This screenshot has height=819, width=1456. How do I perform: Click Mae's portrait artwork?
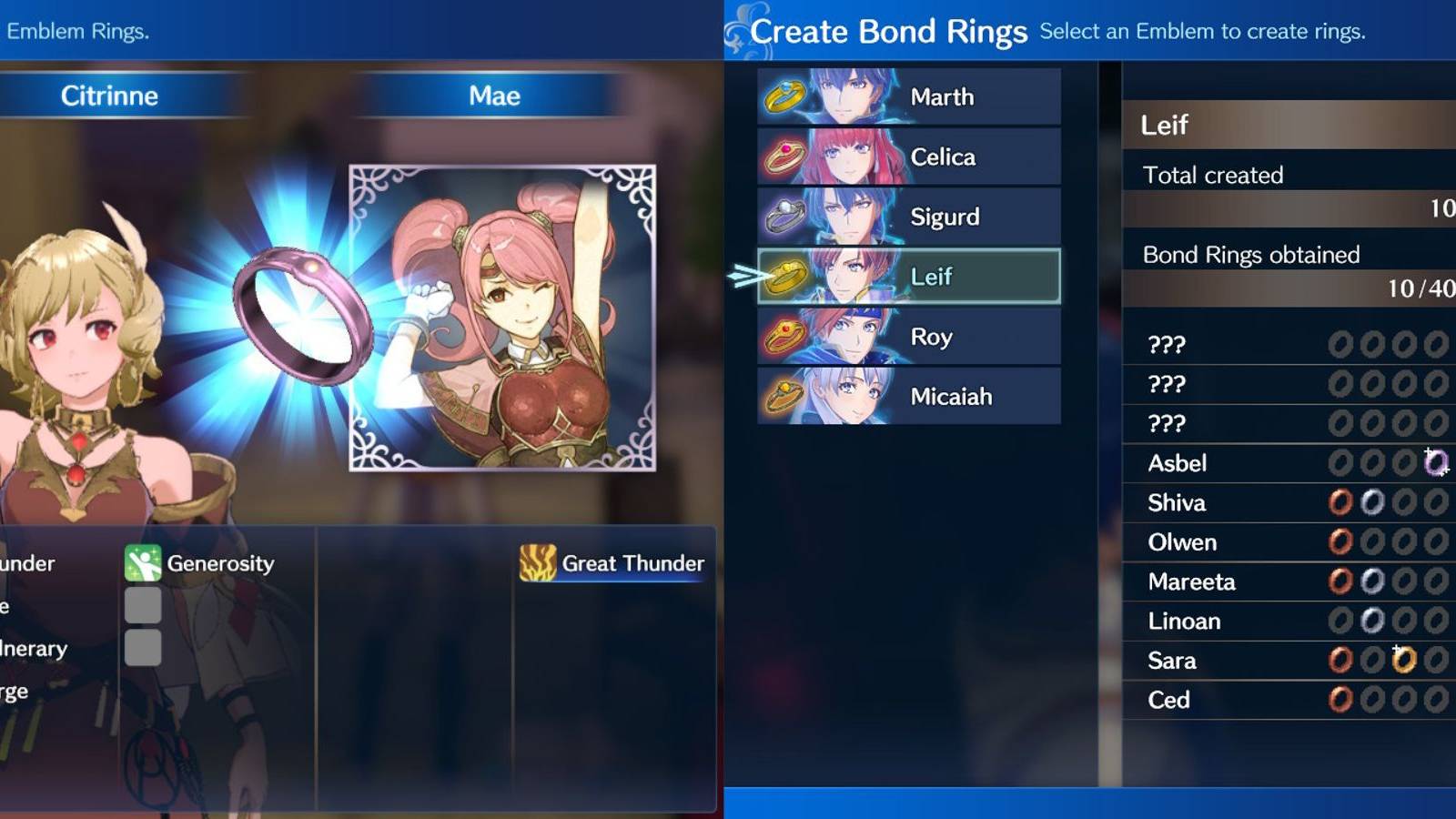click(510, 318)
